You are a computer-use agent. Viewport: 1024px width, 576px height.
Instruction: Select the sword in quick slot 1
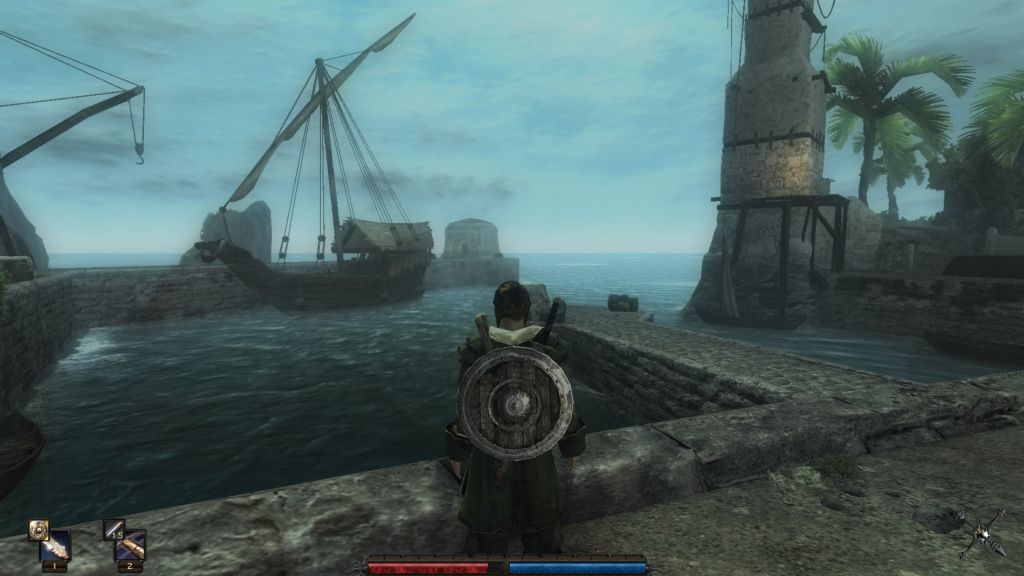click(54, 546)
